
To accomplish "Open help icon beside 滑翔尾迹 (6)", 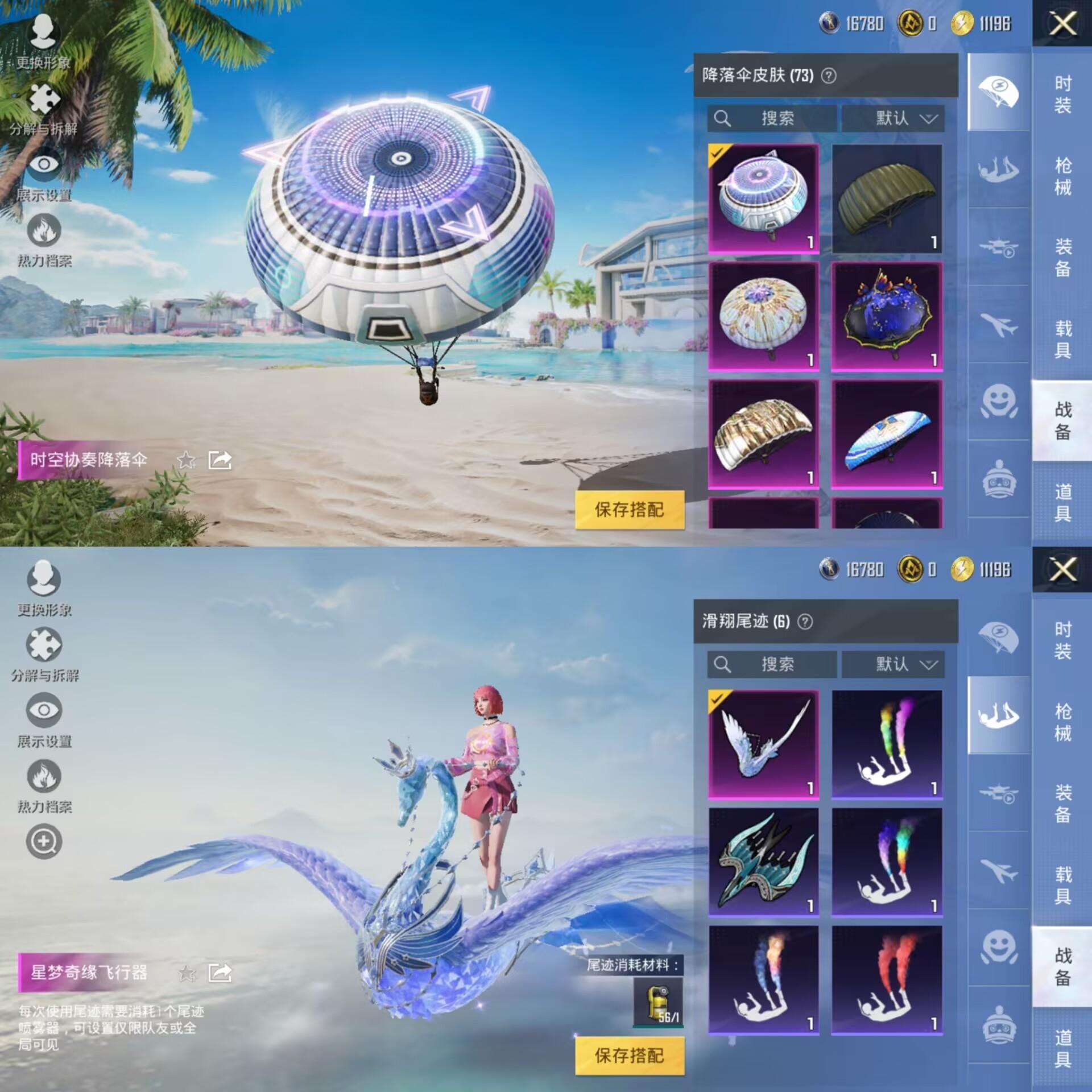I will (805, 622).
